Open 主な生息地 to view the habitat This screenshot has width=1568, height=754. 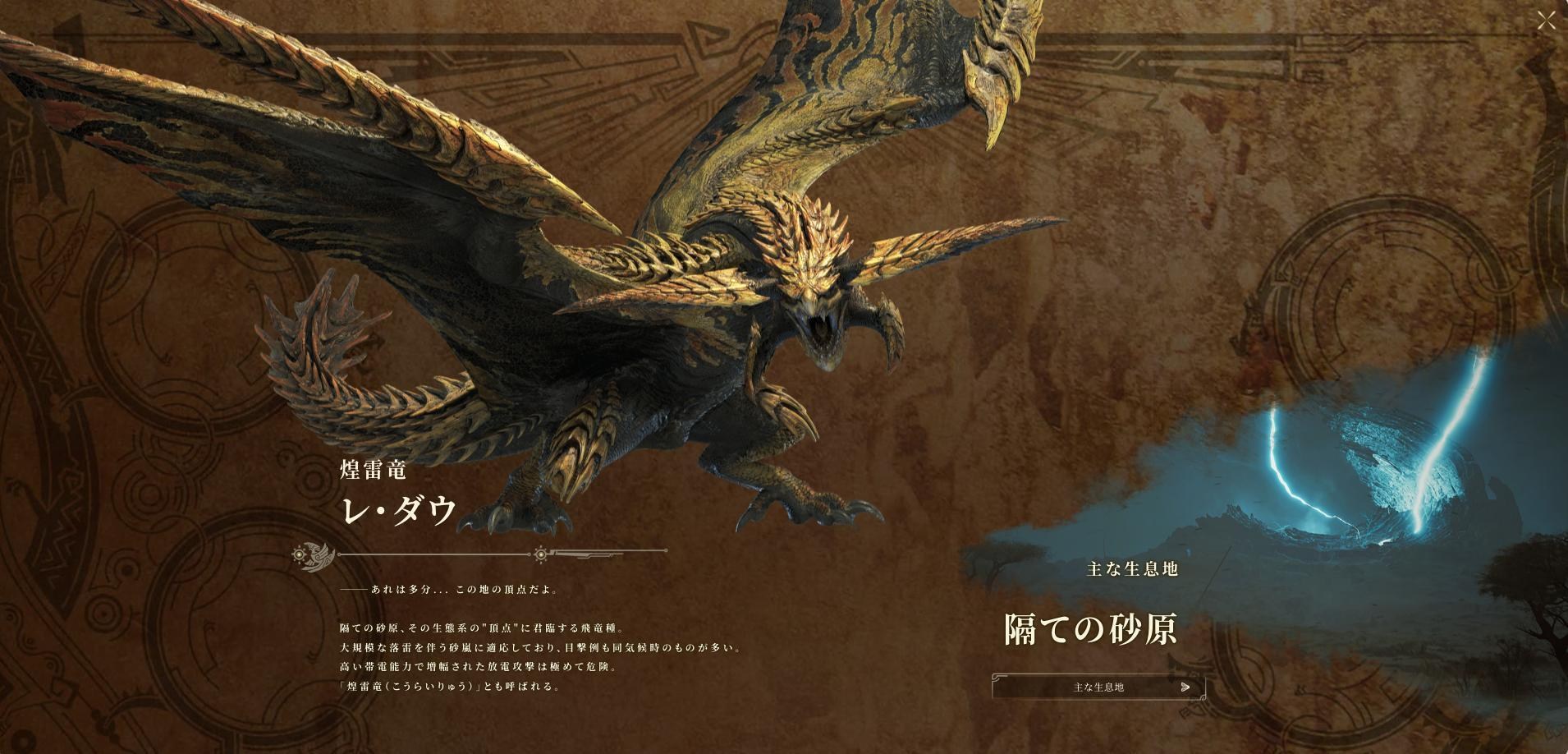pos(1098,687)
